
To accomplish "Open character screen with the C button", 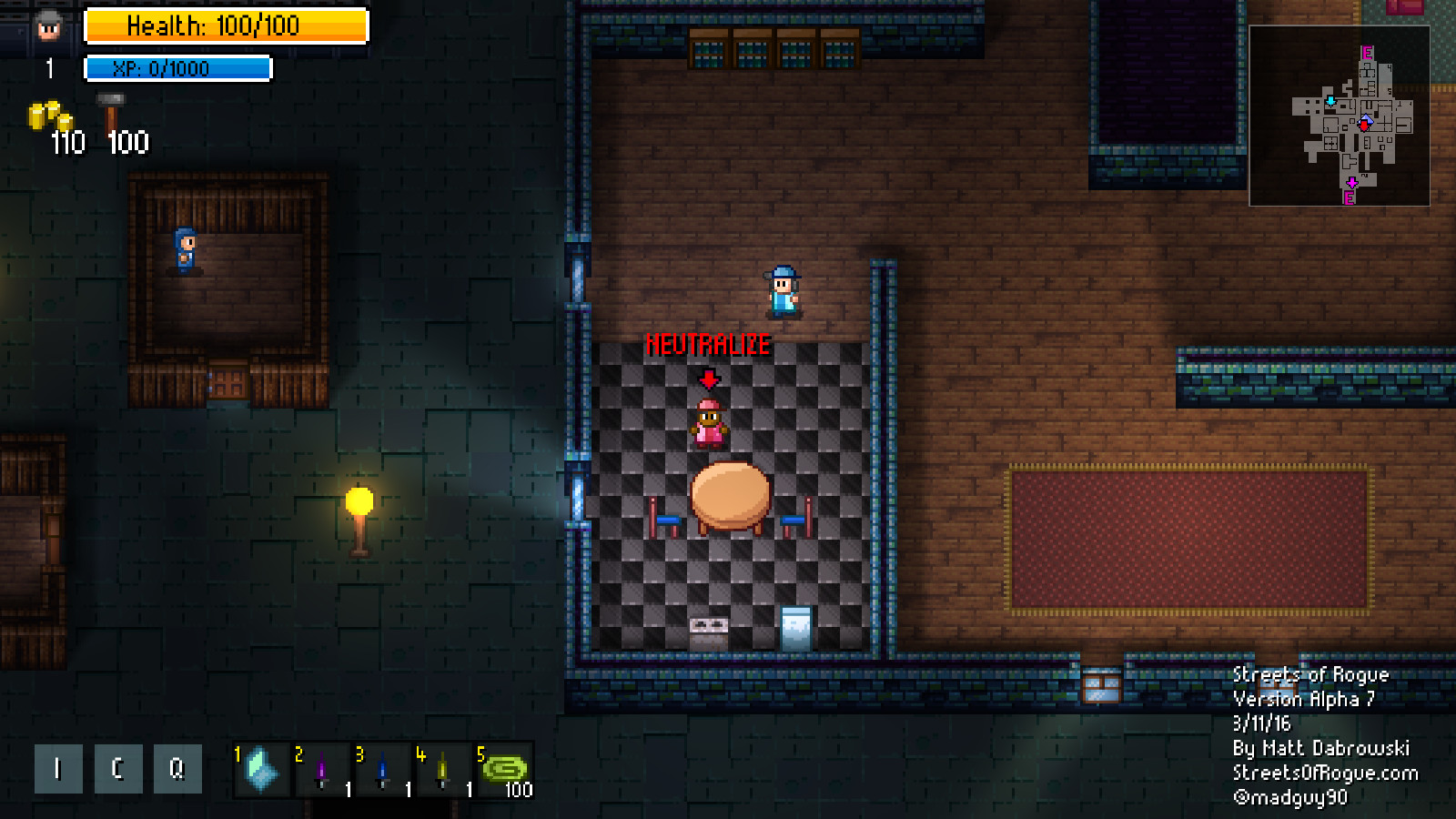I will pos(118,768).
